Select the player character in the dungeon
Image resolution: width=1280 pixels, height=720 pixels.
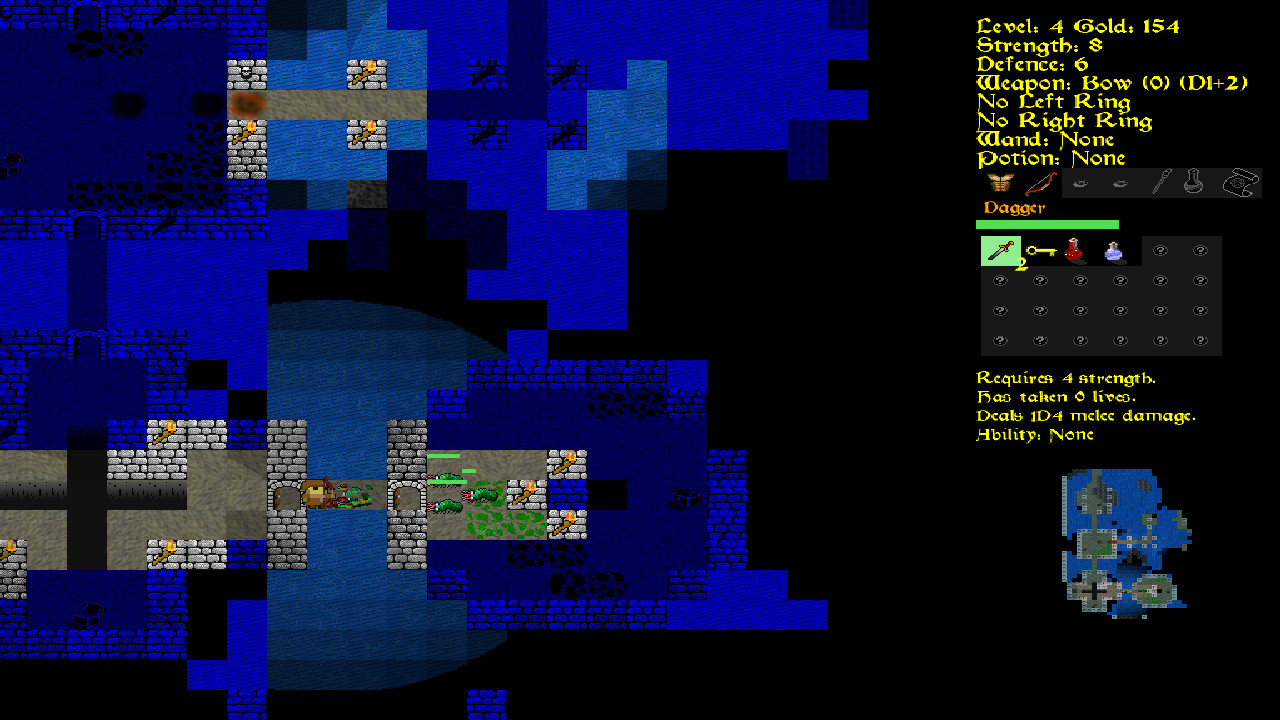pos(316,494)
